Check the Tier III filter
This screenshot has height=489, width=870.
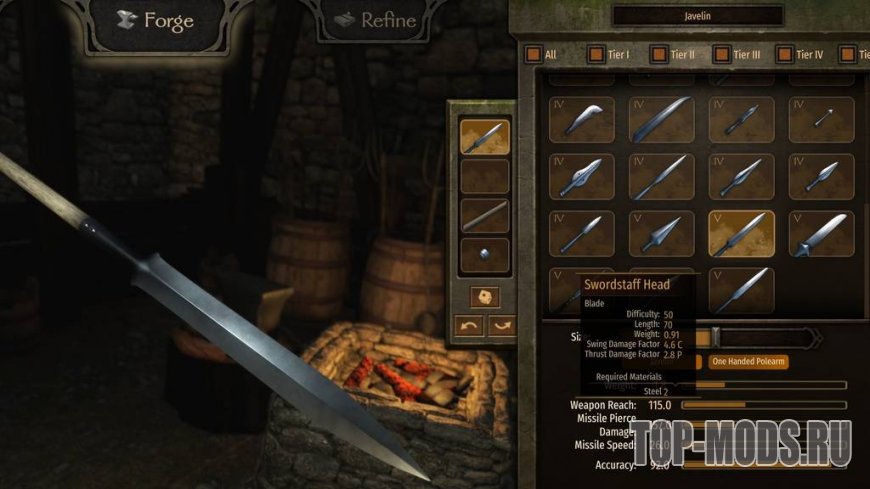722,54
